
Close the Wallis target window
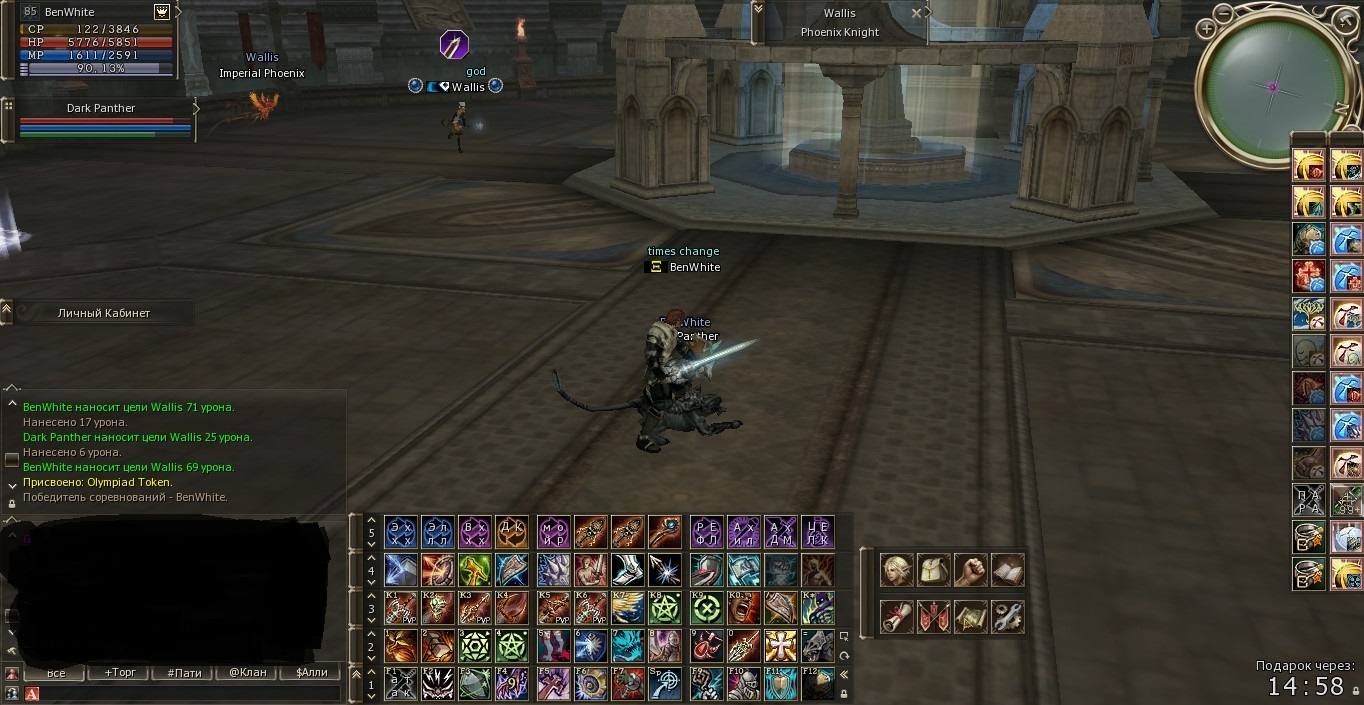916,13
